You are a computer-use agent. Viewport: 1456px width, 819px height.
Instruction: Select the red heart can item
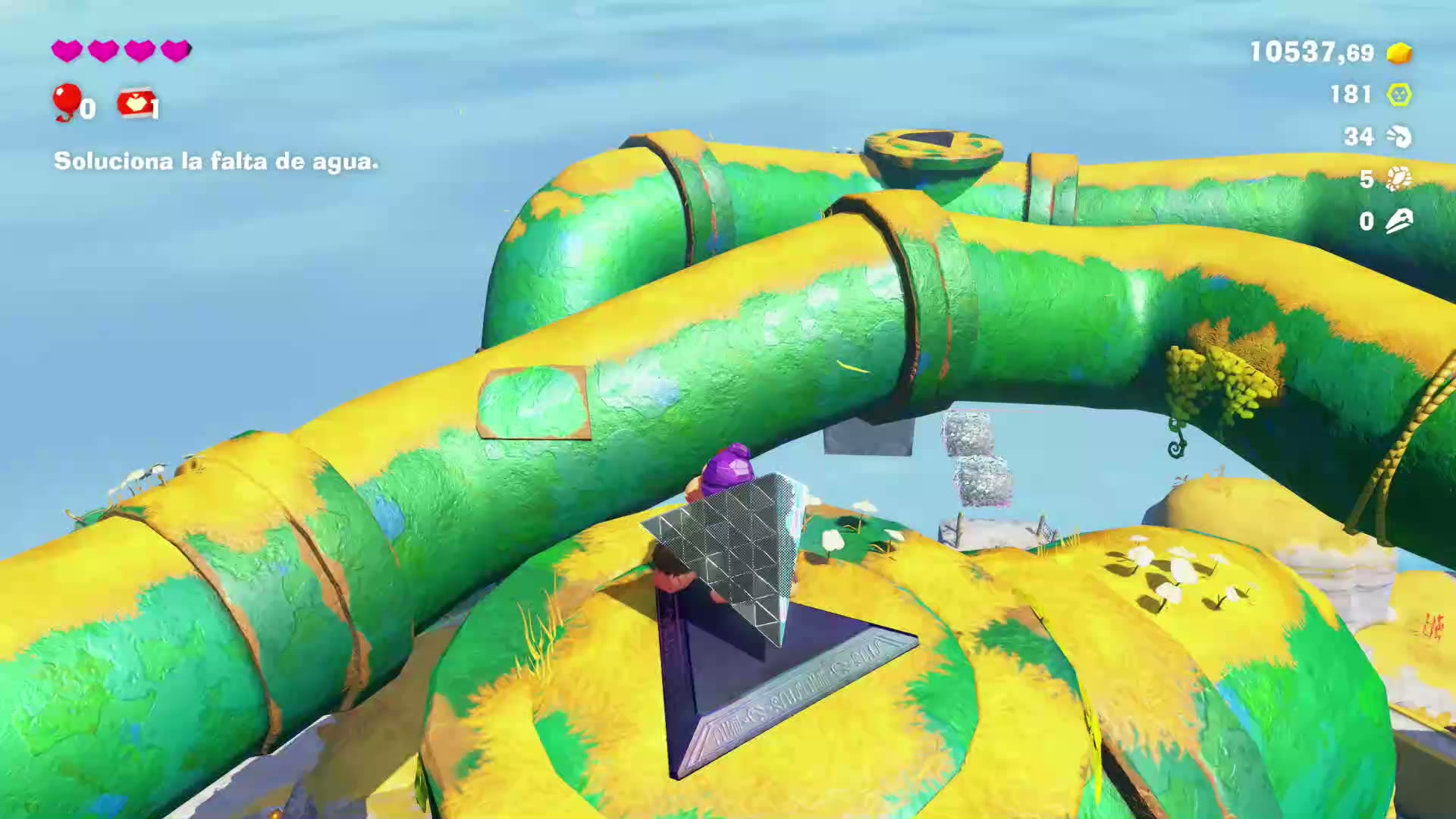click(x=135, y=104)
